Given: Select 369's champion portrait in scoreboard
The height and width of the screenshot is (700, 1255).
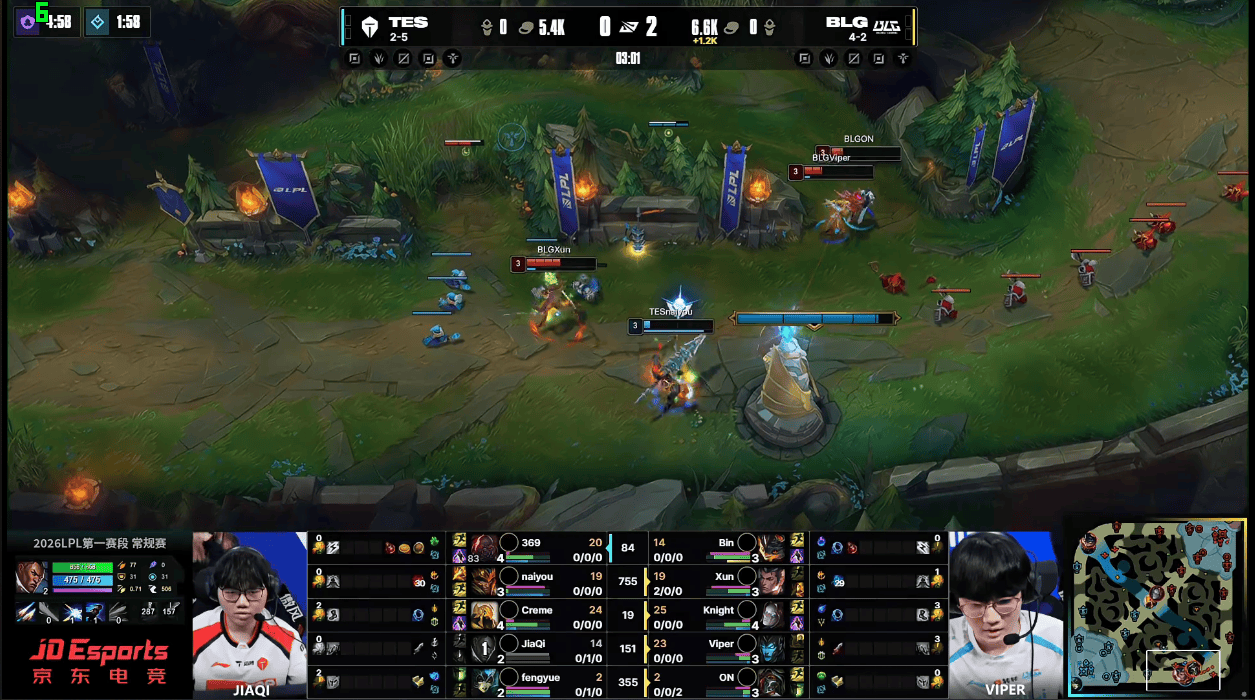Looking at the screenshot, I should coord(485,548).
